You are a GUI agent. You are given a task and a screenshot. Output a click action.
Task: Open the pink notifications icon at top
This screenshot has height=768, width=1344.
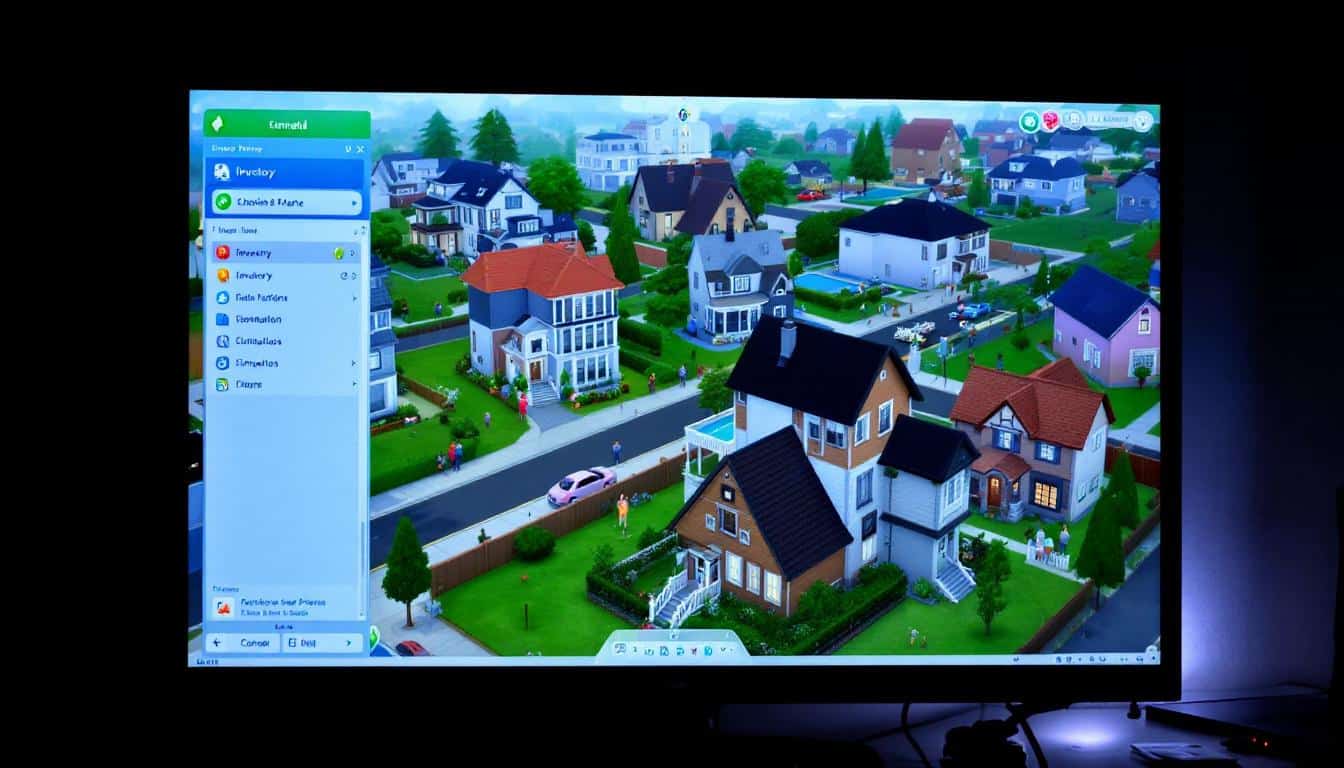click(1051, 121)
